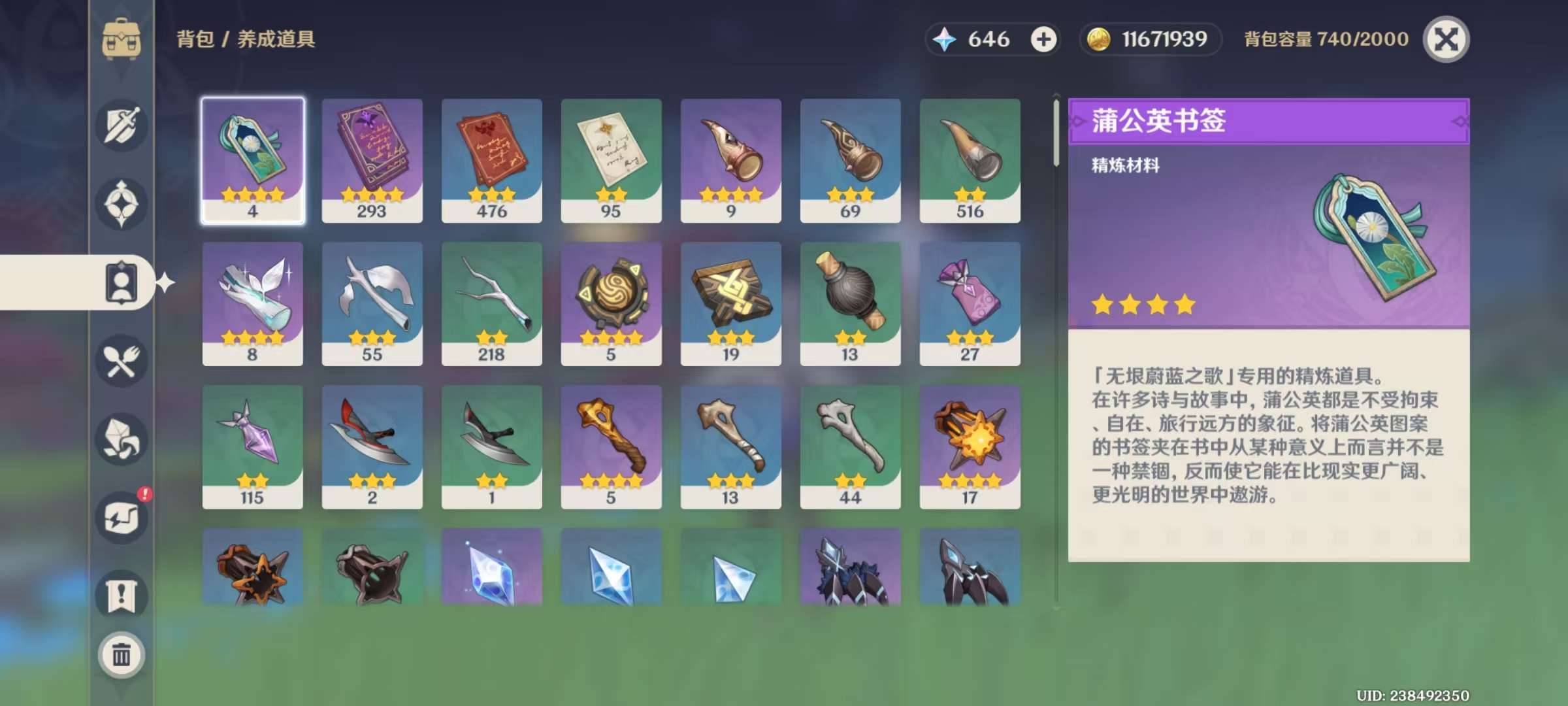The image size is (1568, 706).
Task: Switch to the Quest items tab (banner icon)
Action: coord(122,596)
